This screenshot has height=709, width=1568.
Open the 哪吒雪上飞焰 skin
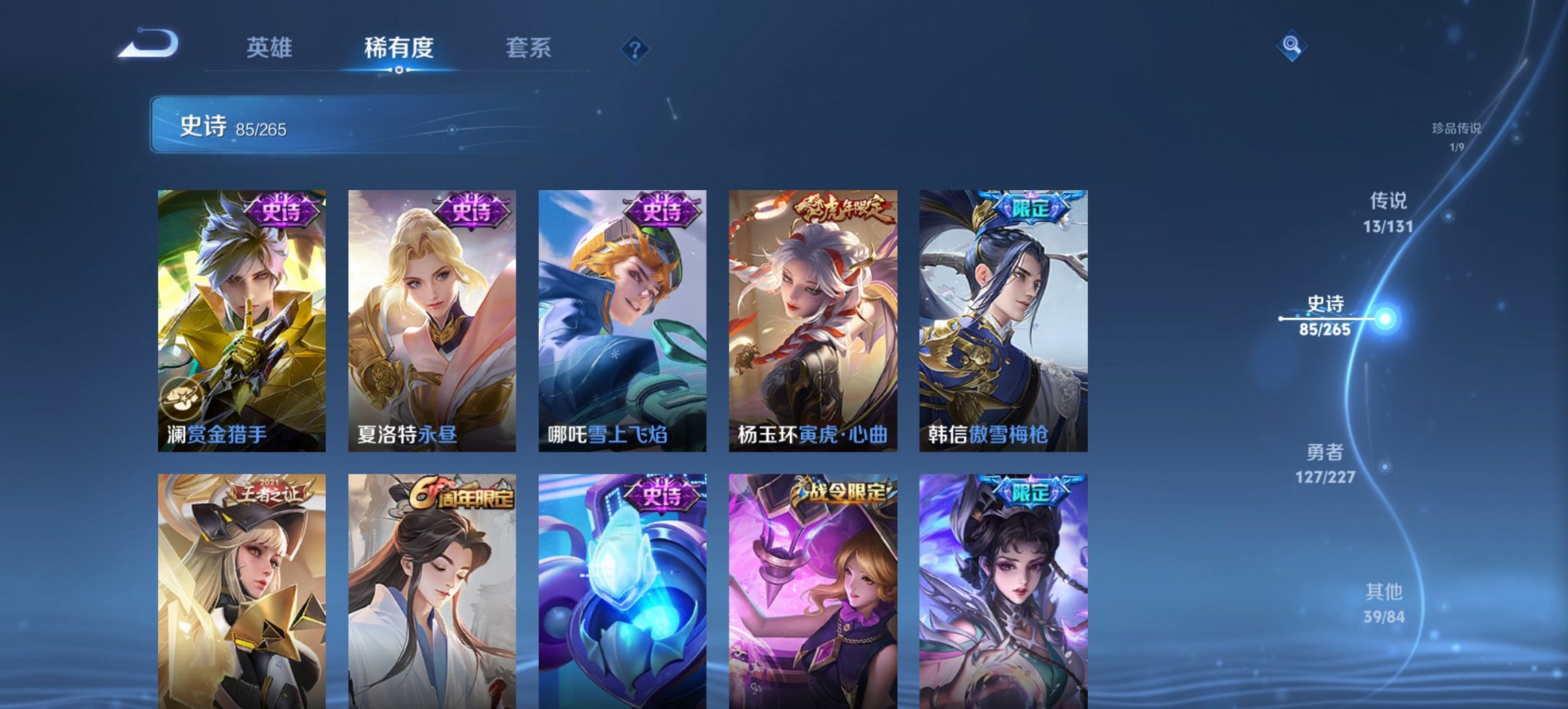coord(622,321)
